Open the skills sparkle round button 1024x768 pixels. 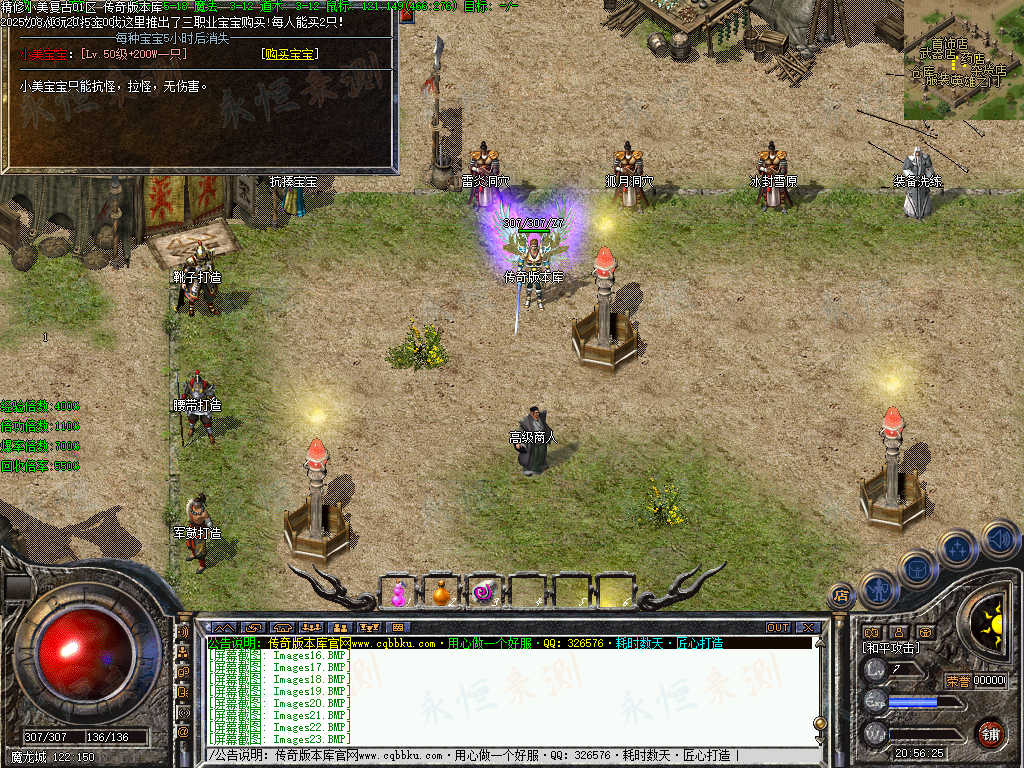click(957, 548)
